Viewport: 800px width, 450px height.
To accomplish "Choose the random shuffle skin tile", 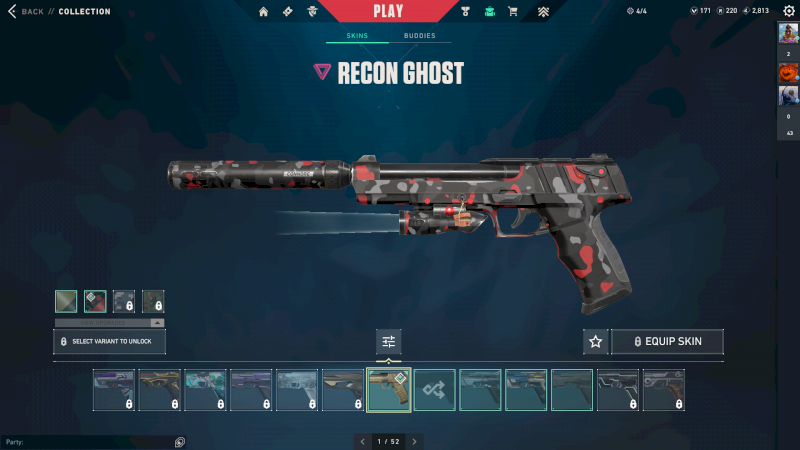I will coord(435,390).
